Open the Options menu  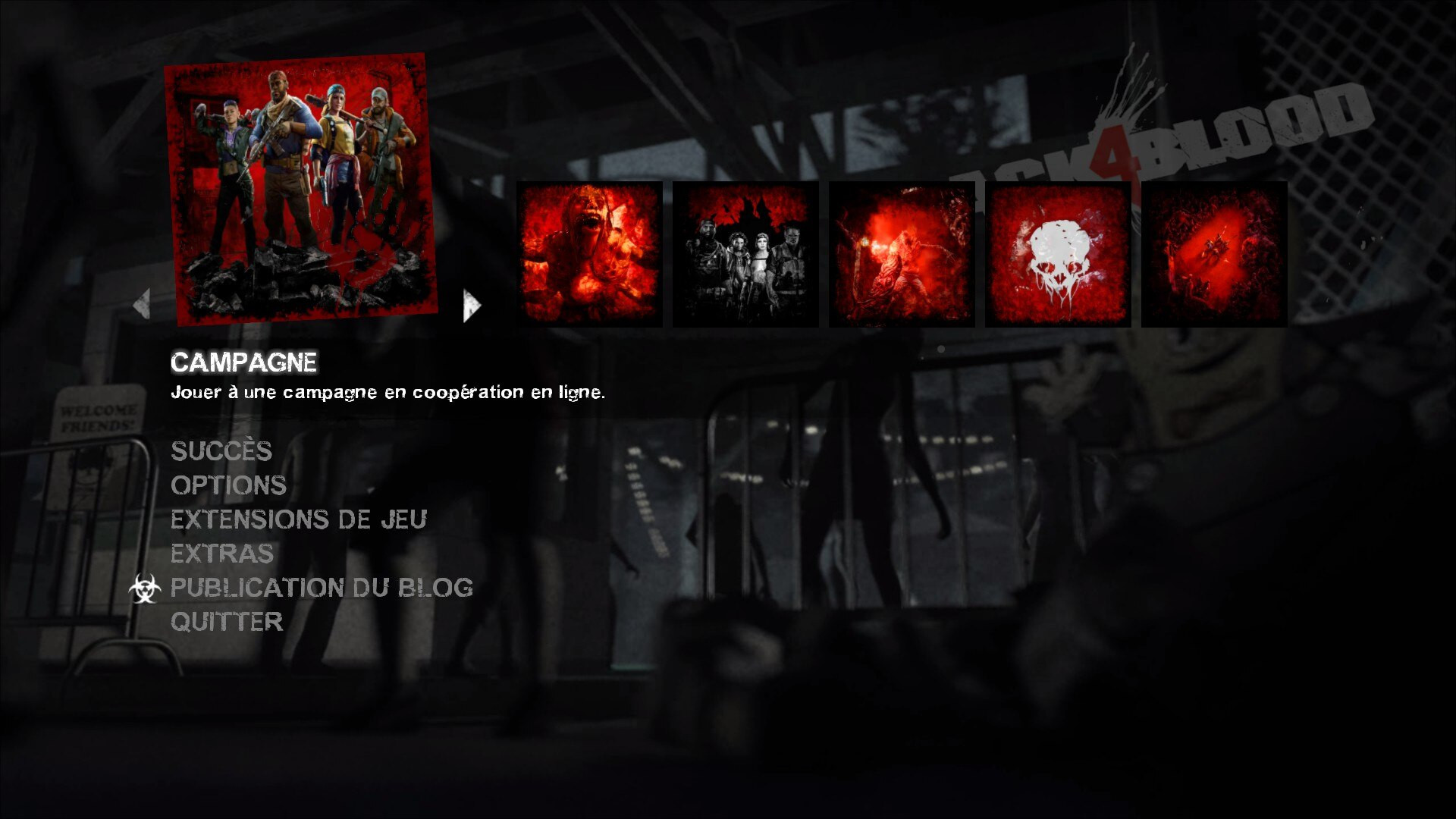(228, 486)
